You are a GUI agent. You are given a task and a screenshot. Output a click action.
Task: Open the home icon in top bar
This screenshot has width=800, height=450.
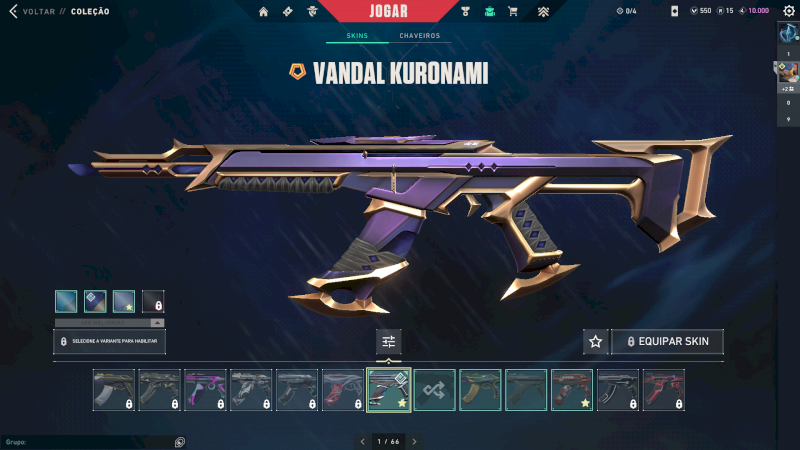pos(264,12)
